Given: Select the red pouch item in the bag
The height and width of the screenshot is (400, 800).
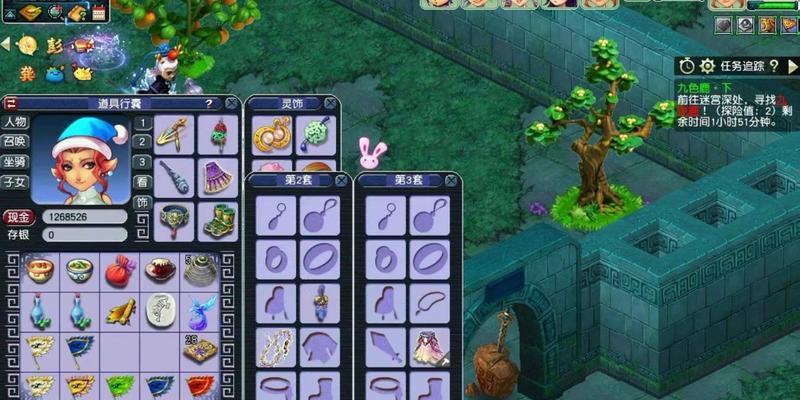Looking at the screenshot, I should click(120, 269).
